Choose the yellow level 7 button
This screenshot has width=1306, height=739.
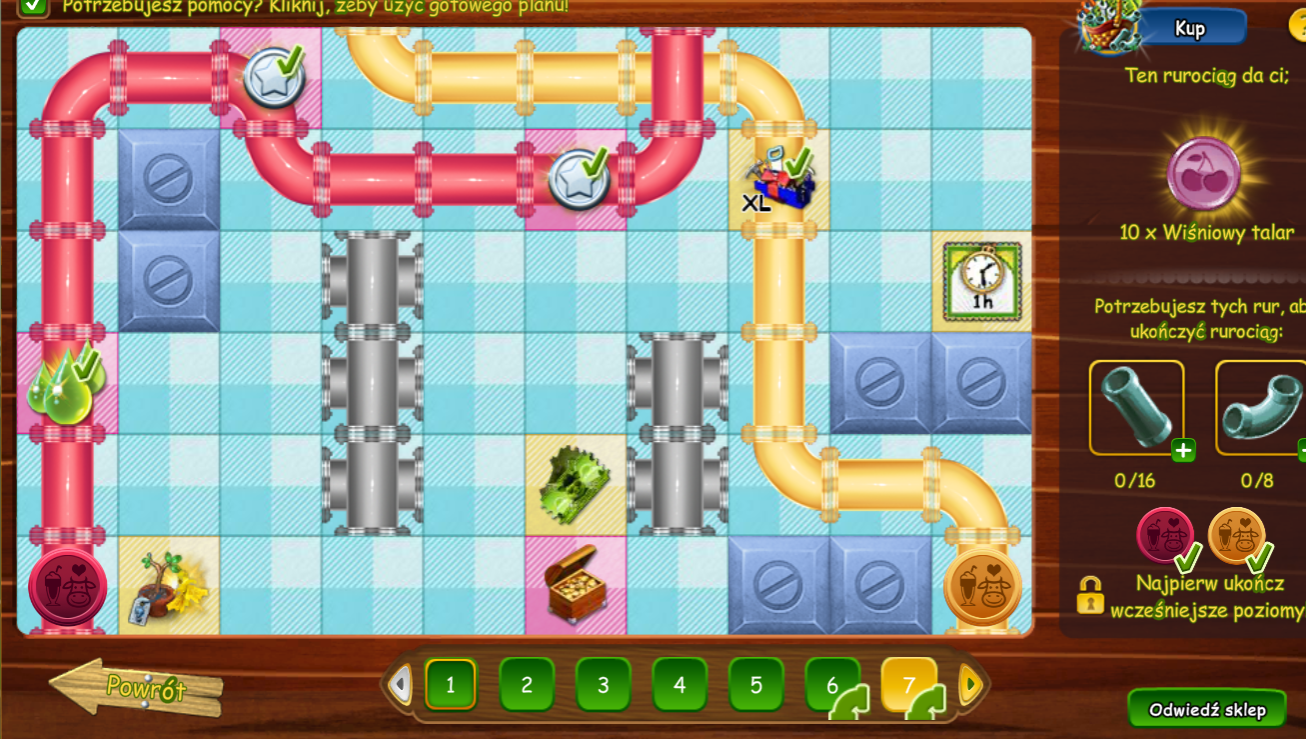coord(908,685)
